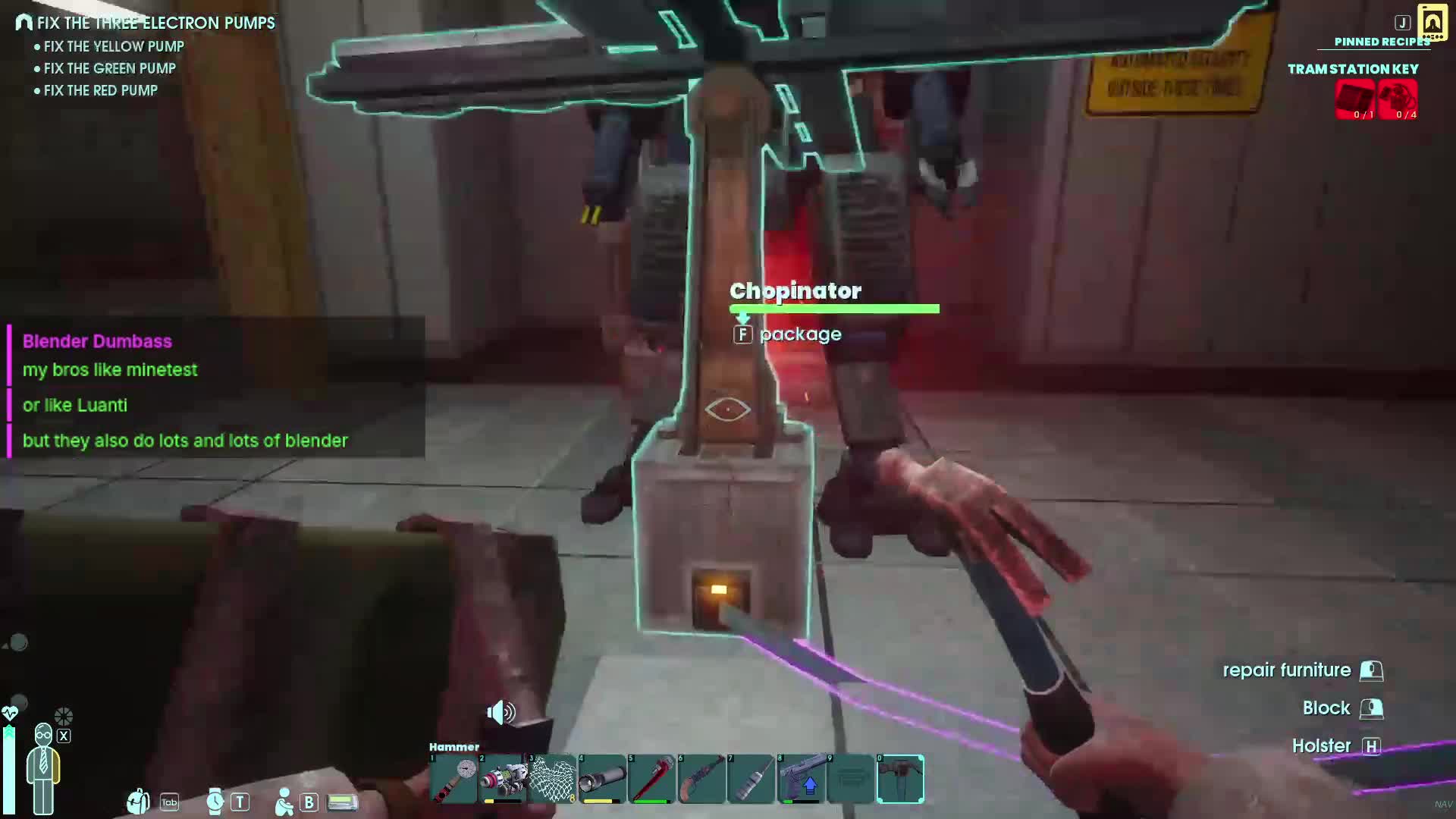Screen dimensions: 1456x819
Task: Click the pager device icon
Action: pyautogui.click(x=342, y=802)
